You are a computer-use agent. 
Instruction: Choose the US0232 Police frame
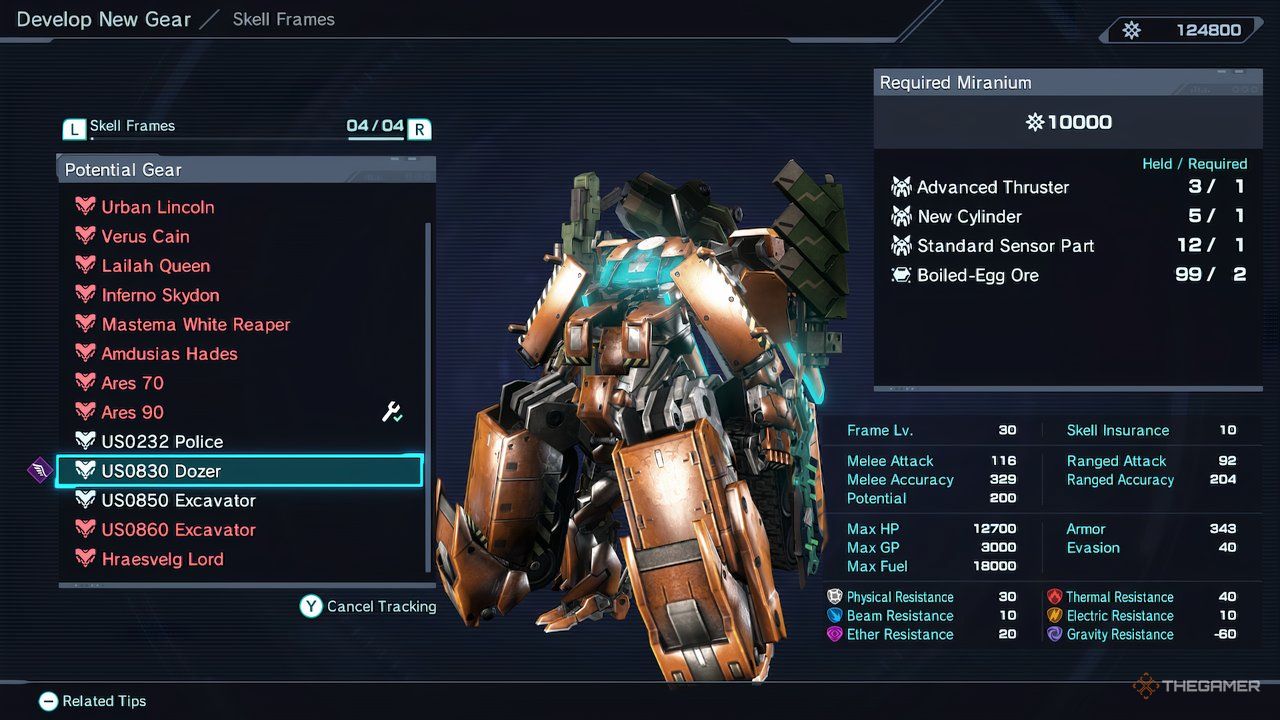click(x=162, y=441)
